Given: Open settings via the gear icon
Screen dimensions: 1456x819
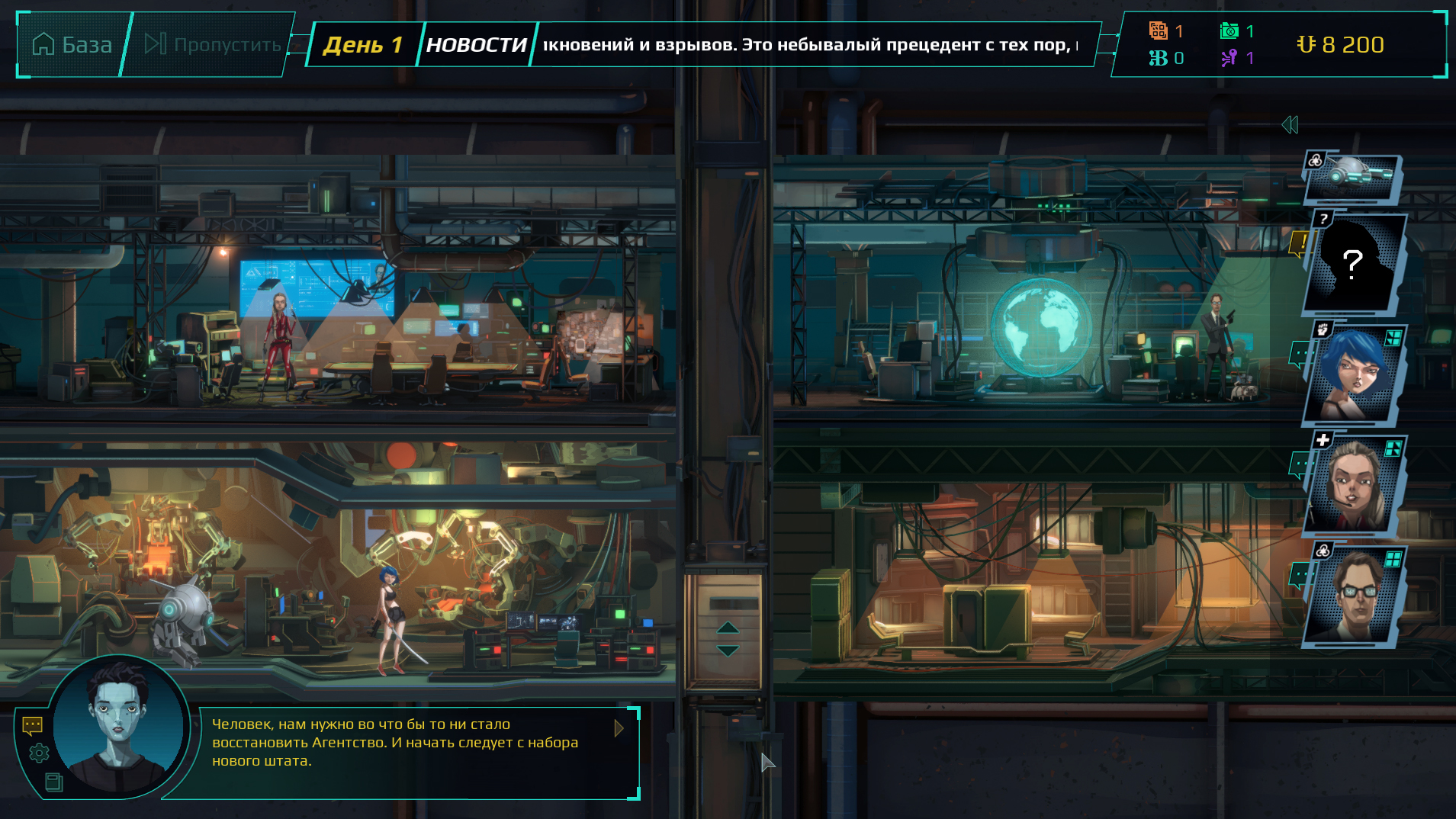Looking at the screenshot, I should pyautogui.click(x=39, y=753).
